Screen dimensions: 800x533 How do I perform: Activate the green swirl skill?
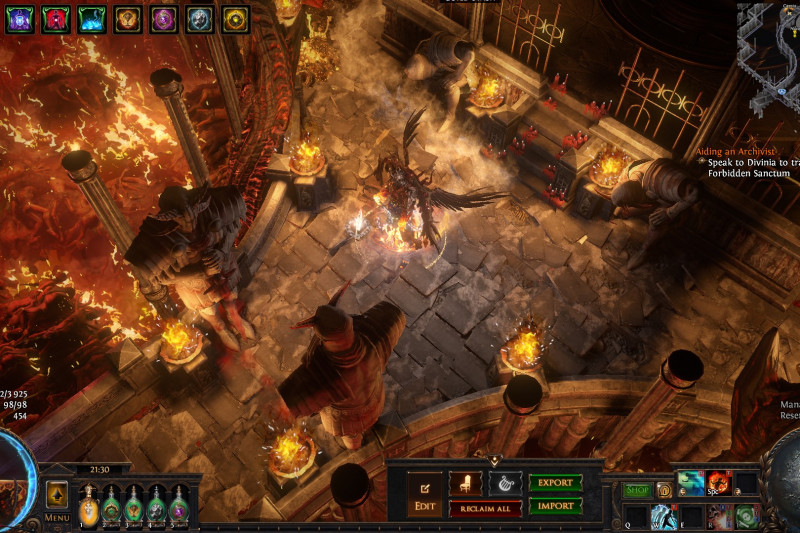click(x=746, y=517)
